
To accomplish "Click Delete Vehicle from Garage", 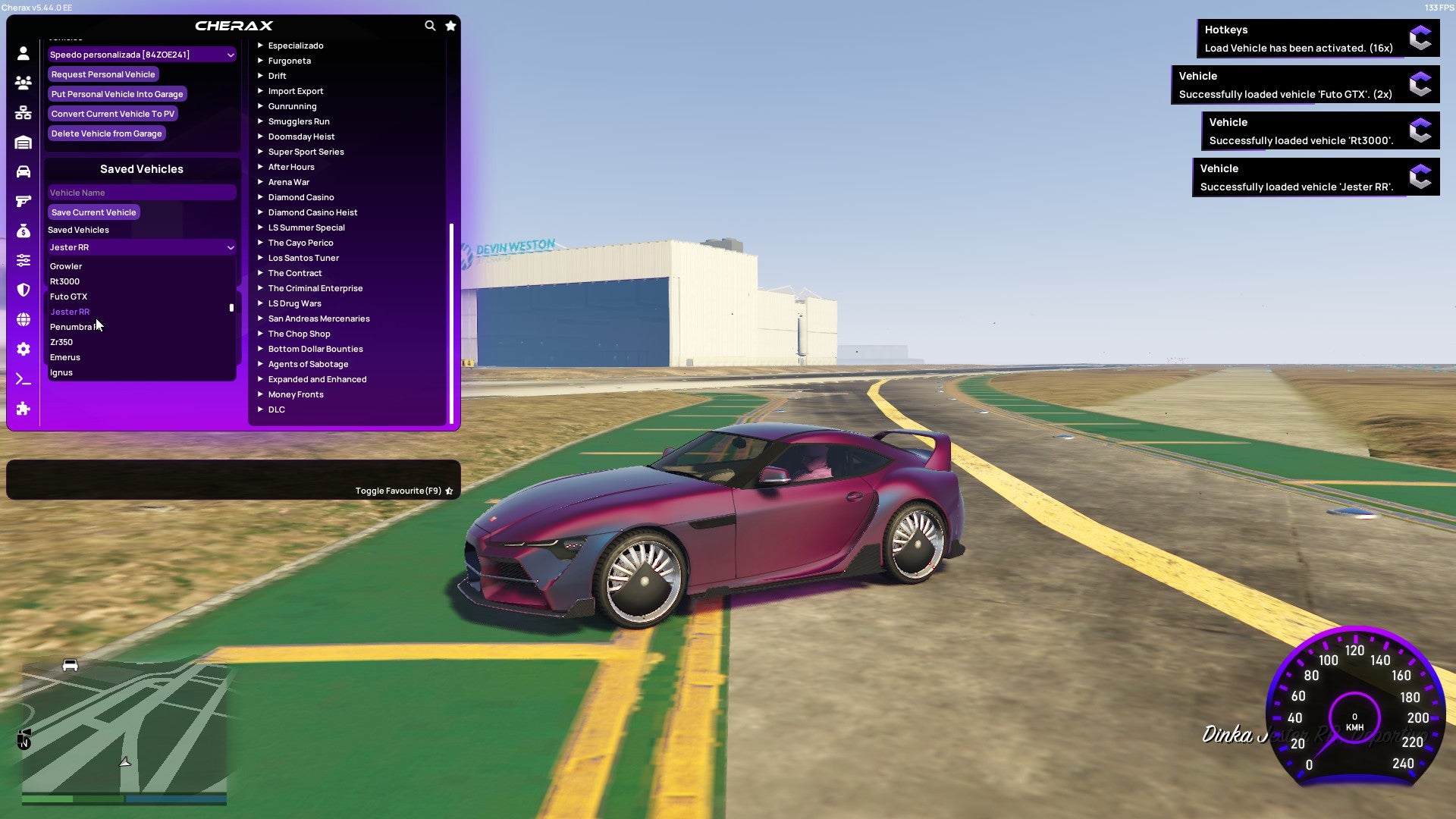I will coord(106,133).
